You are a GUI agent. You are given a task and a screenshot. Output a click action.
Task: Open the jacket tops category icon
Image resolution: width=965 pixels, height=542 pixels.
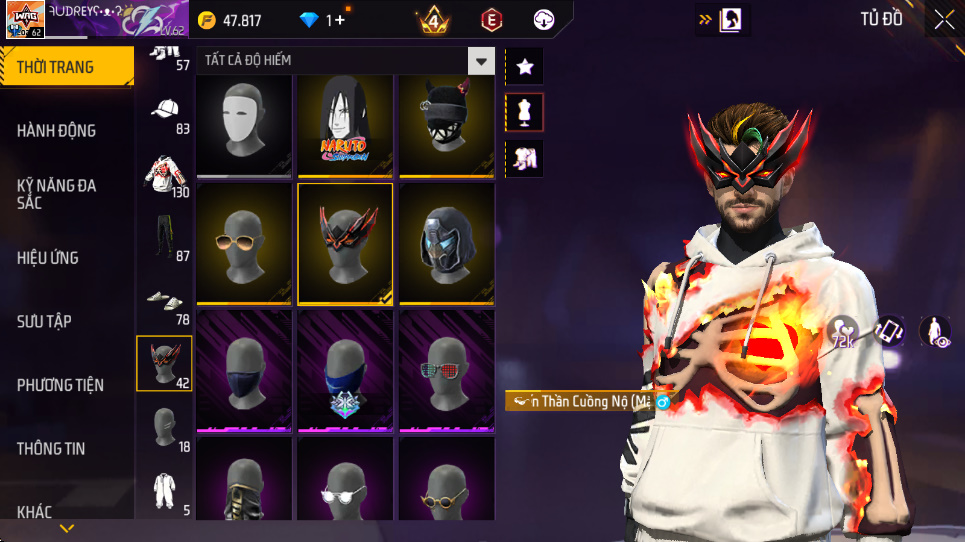tap(165, 173)
